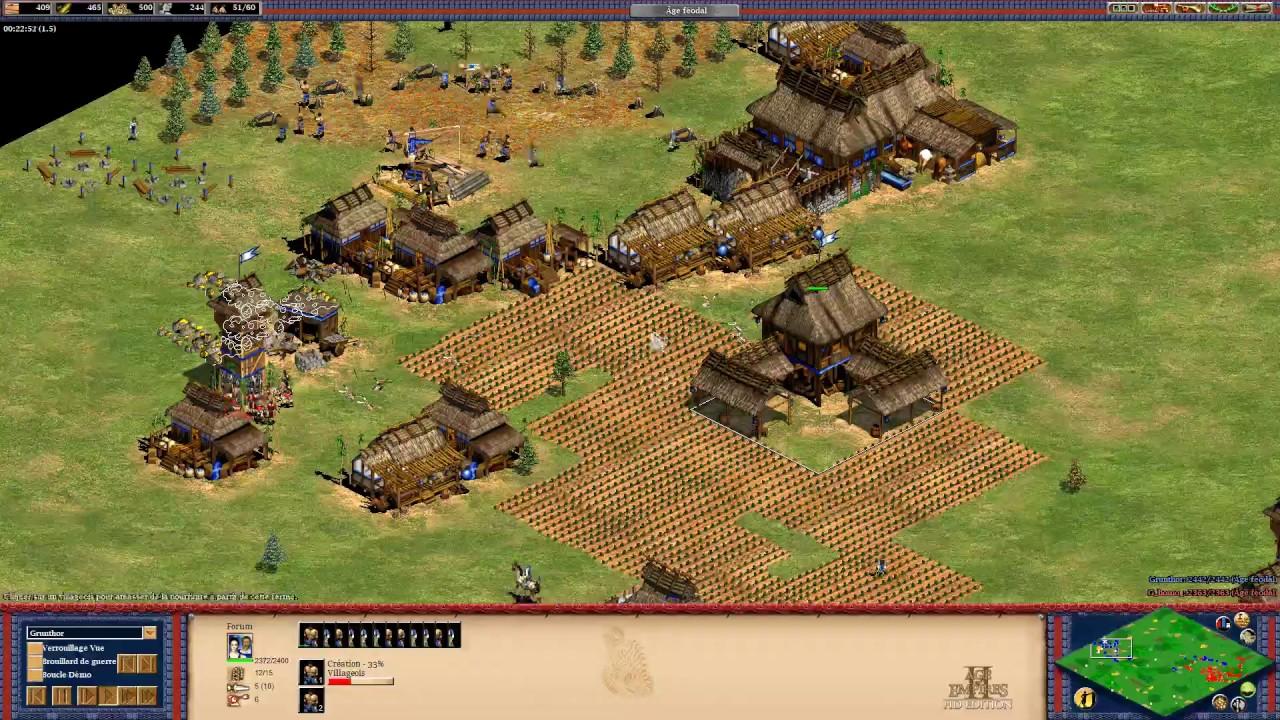Click the first villager in training queue
The width and height of the screenshot is (1280, 720).
(x=312, y=672)
